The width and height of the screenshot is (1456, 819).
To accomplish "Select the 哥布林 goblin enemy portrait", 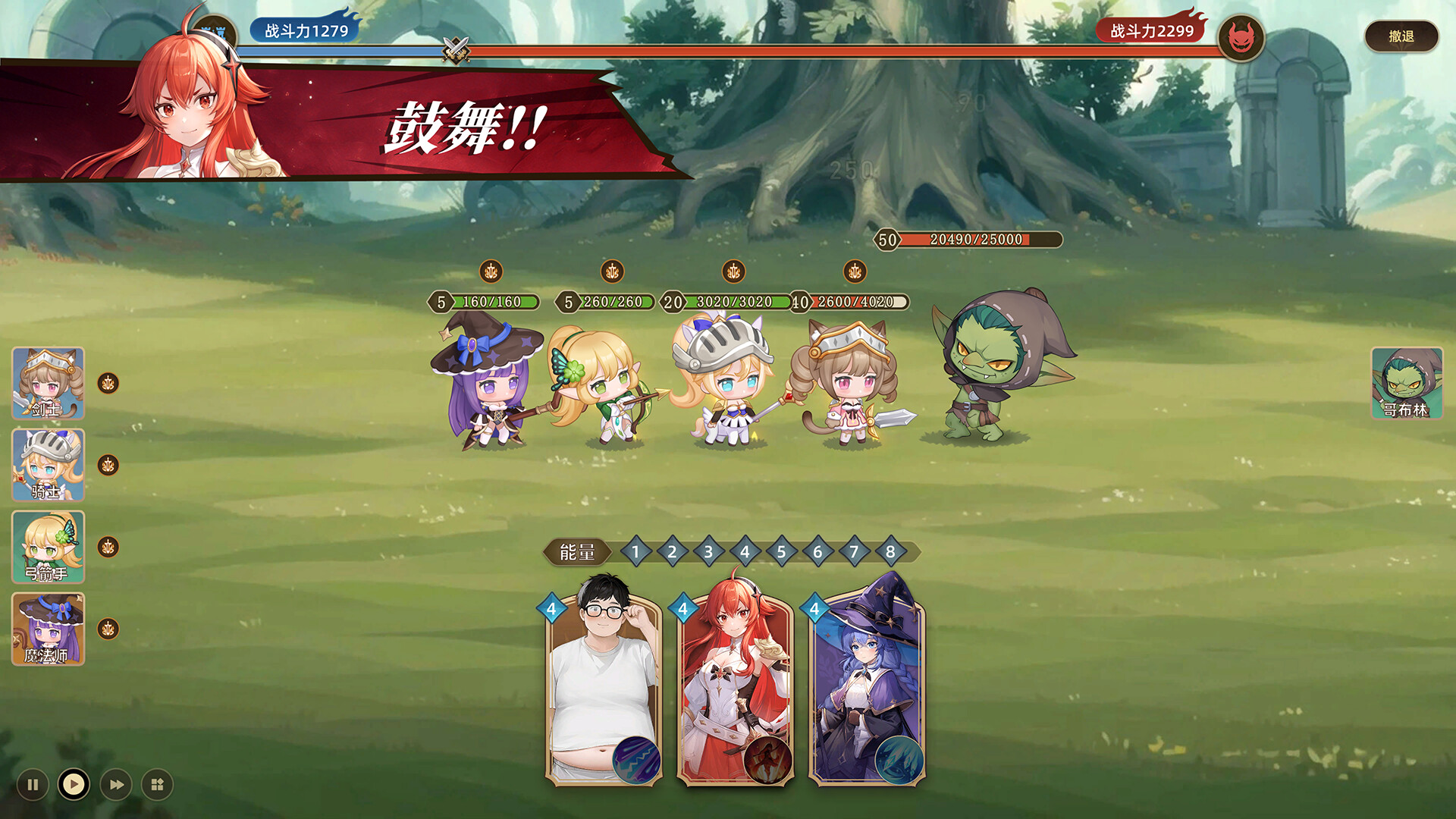I will click(1407, 383).
